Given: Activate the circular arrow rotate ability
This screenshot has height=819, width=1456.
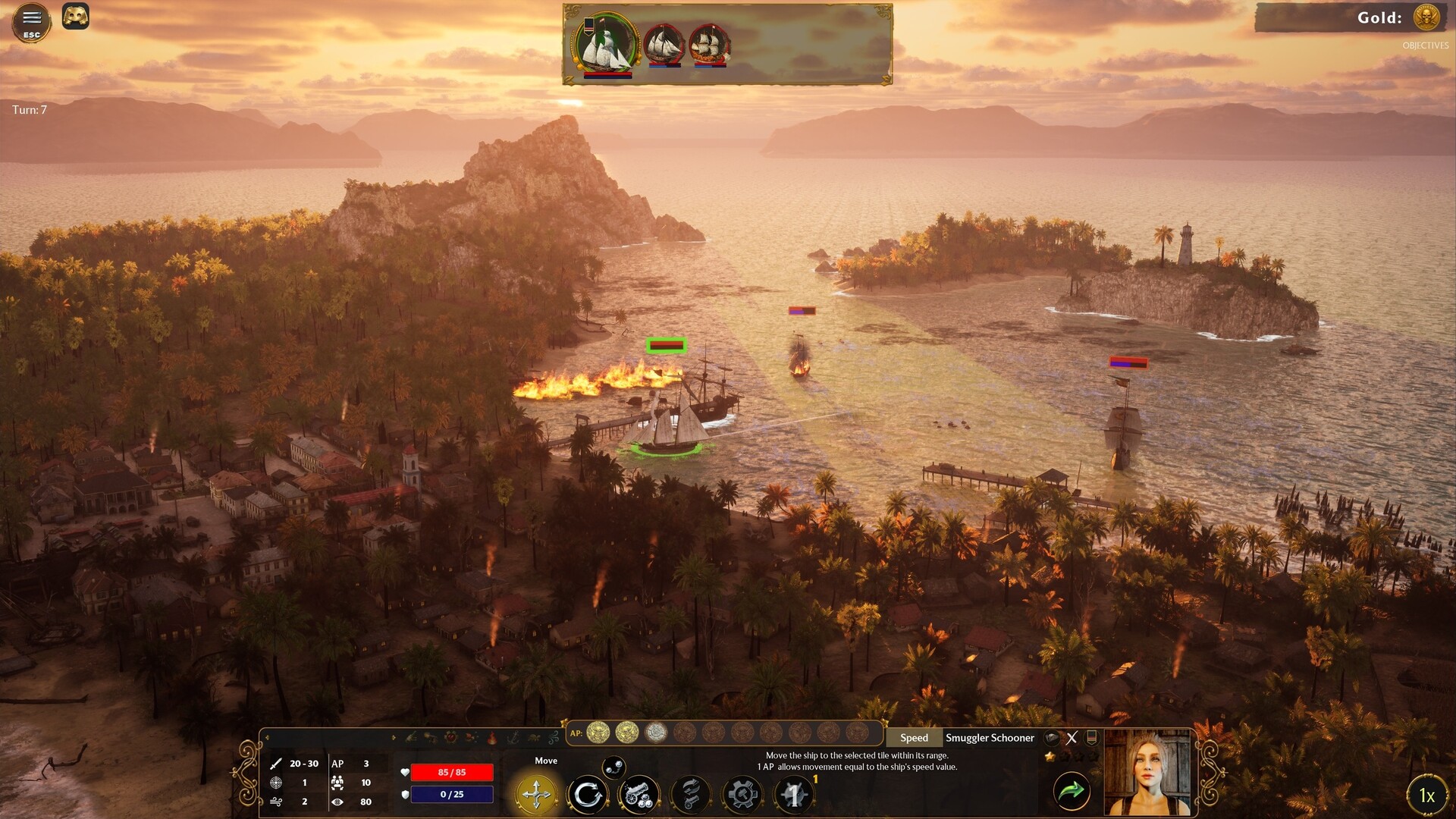Looking at the screenshot, I should click(588, 795).
